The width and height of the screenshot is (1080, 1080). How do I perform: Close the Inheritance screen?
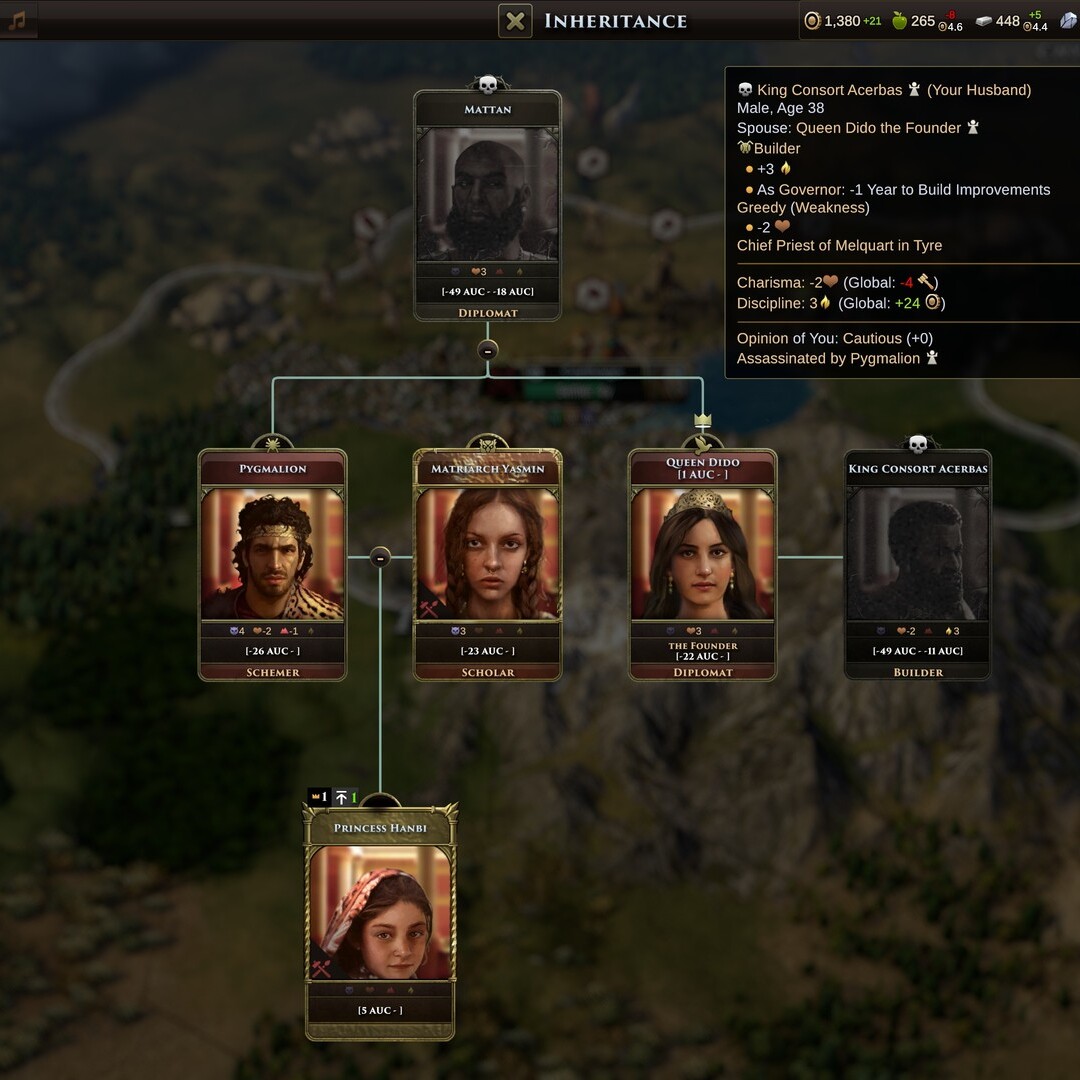pos(515,21)
